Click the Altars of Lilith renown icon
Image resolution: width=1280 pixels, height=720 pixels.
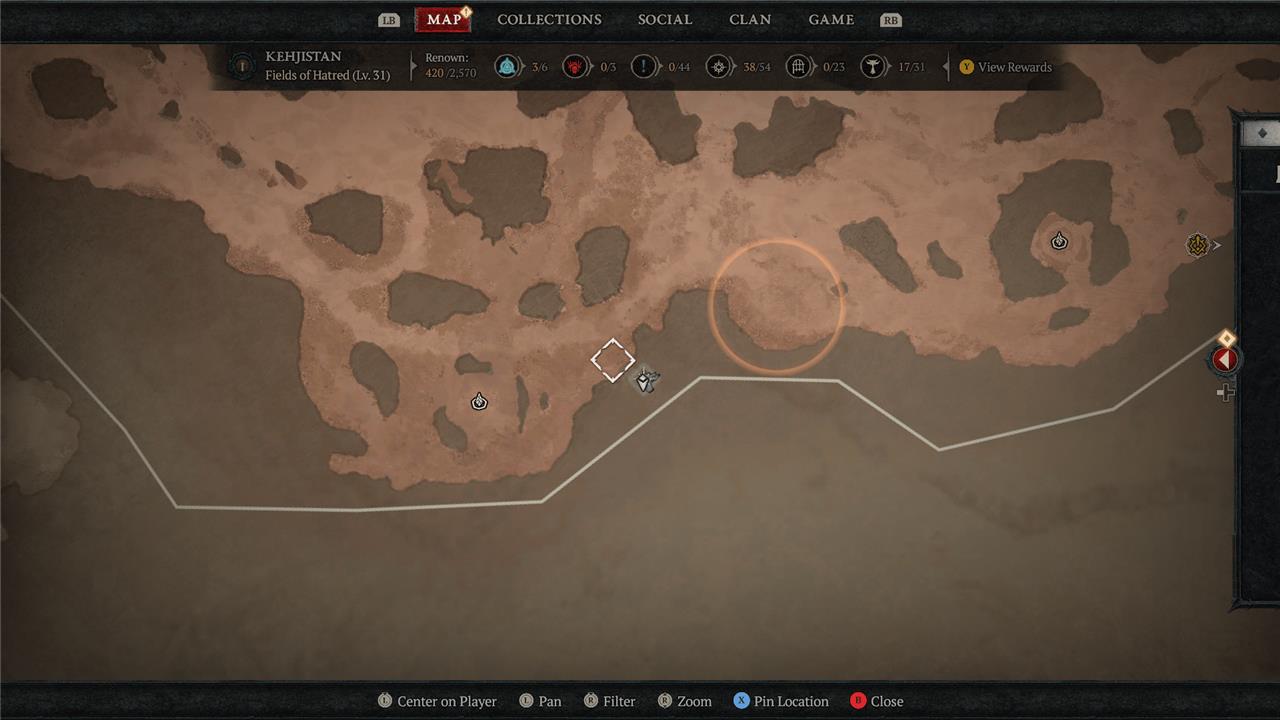(874, 67)
